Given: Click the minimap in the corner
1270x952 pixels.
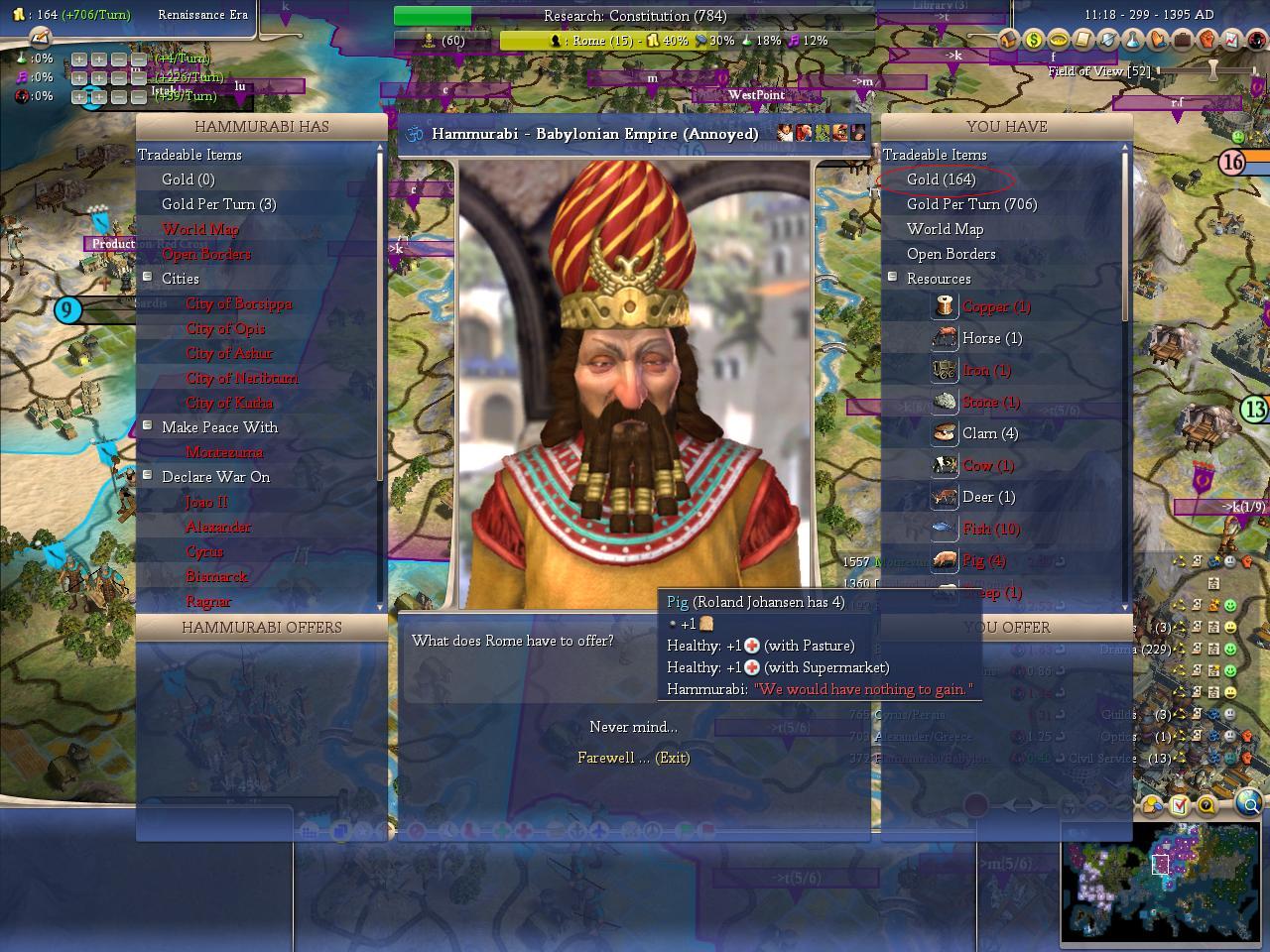Looking at the screenshot, I should pos(1161,881).
